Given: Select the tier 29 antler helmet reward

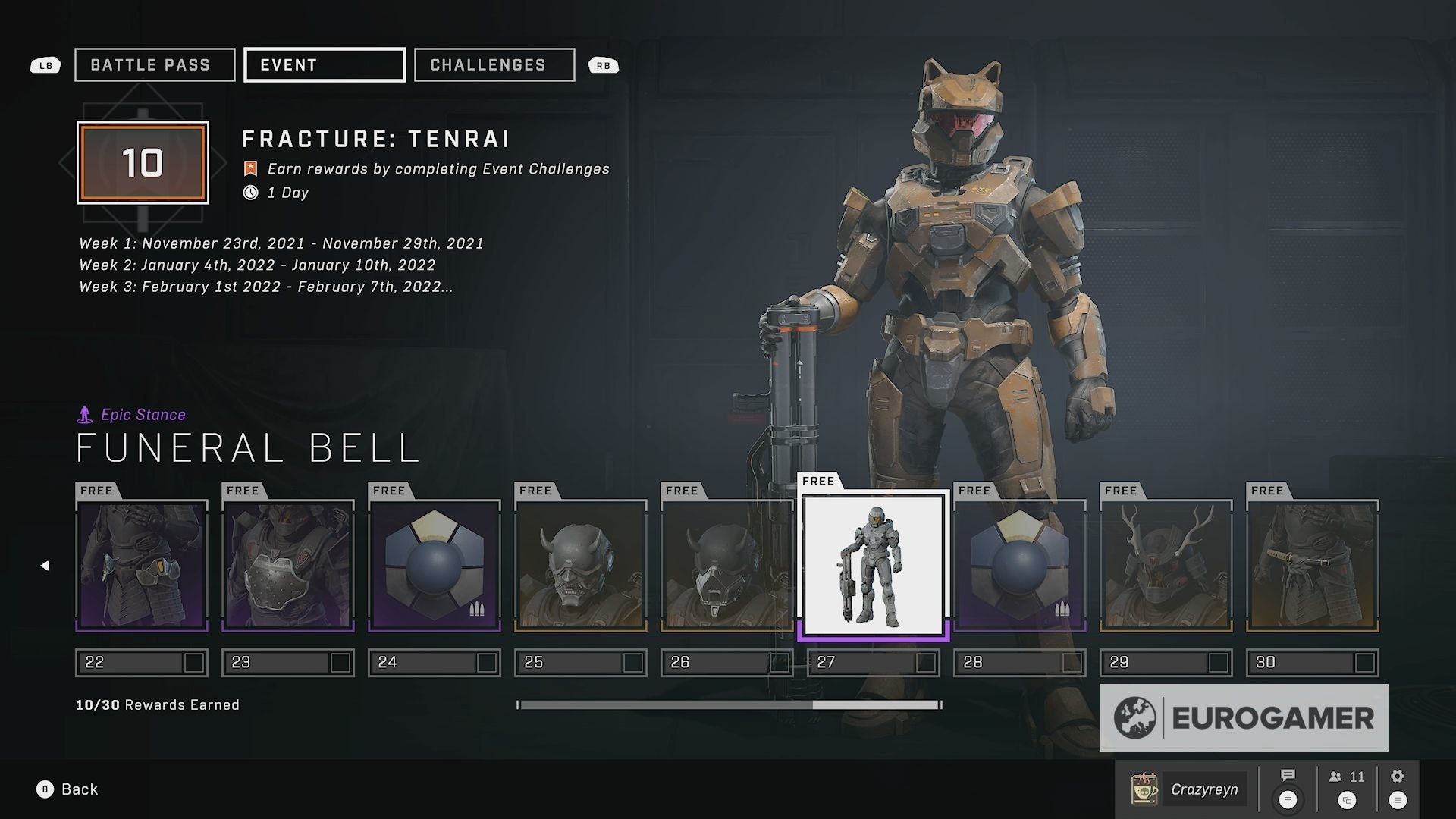Looking at the screenshot, I should 1166,566.
